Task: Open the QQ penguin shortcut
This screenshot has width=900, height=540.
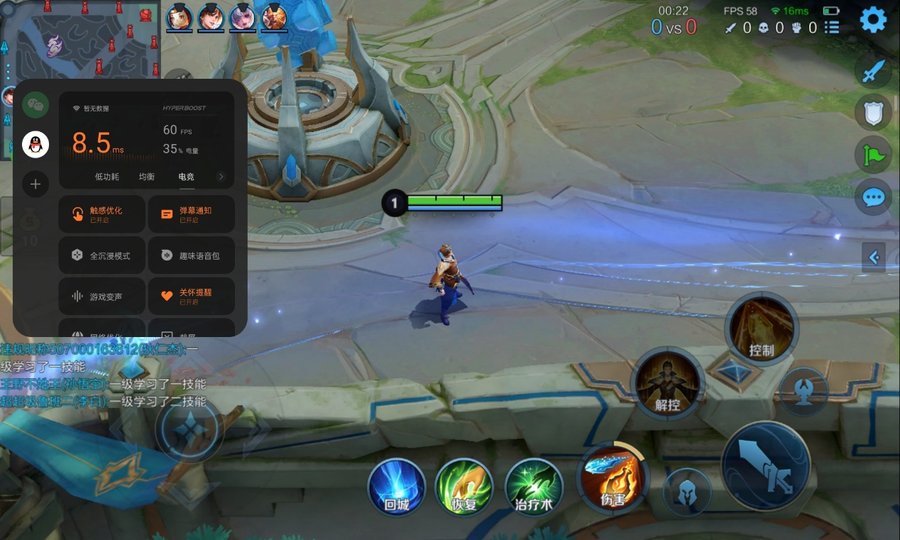Action: [36, 144]
